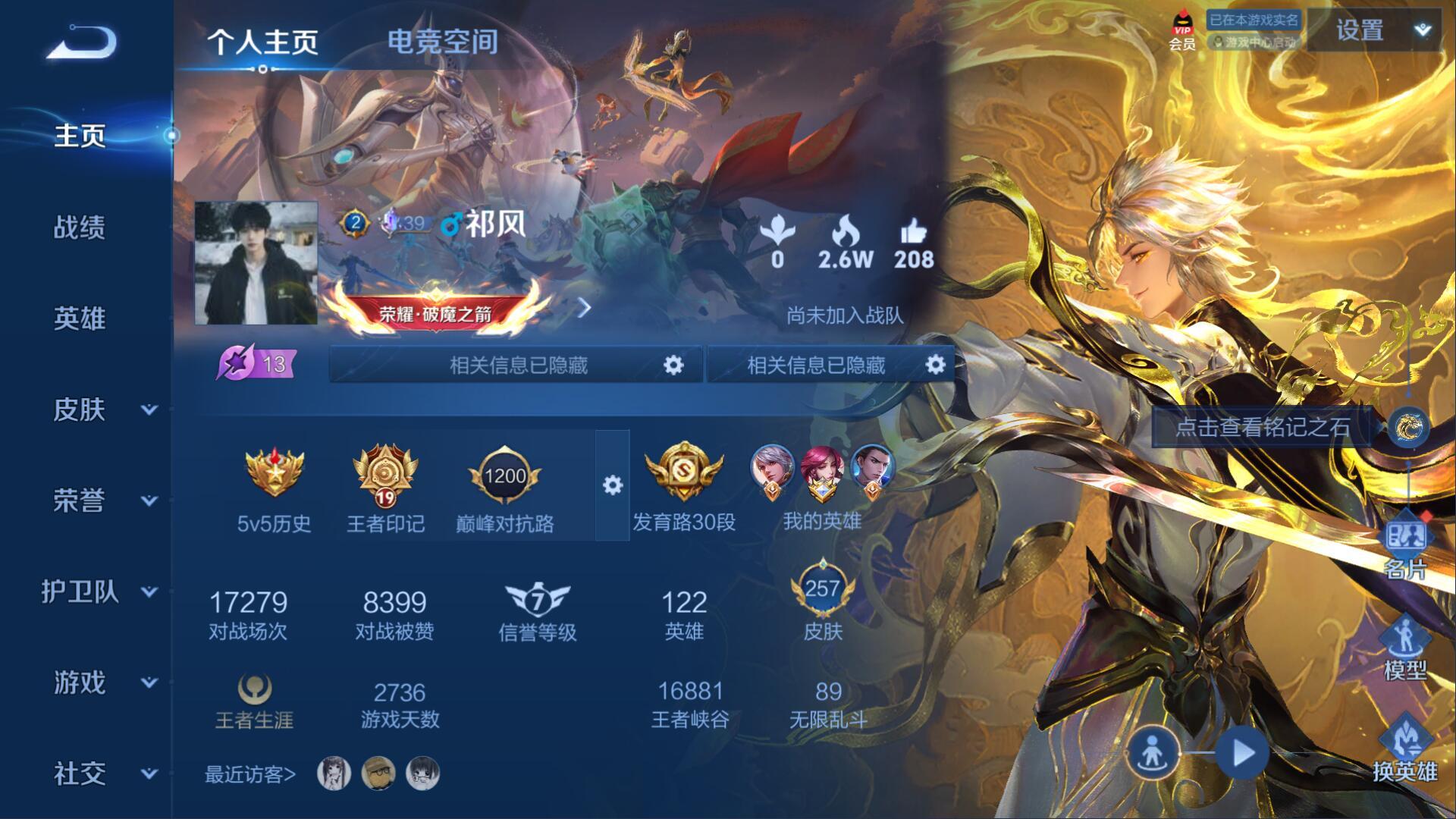Open the 设置 dropdown
Image resolution: width=1456 pixels, height=819 pixels.
coord(1374,30)
